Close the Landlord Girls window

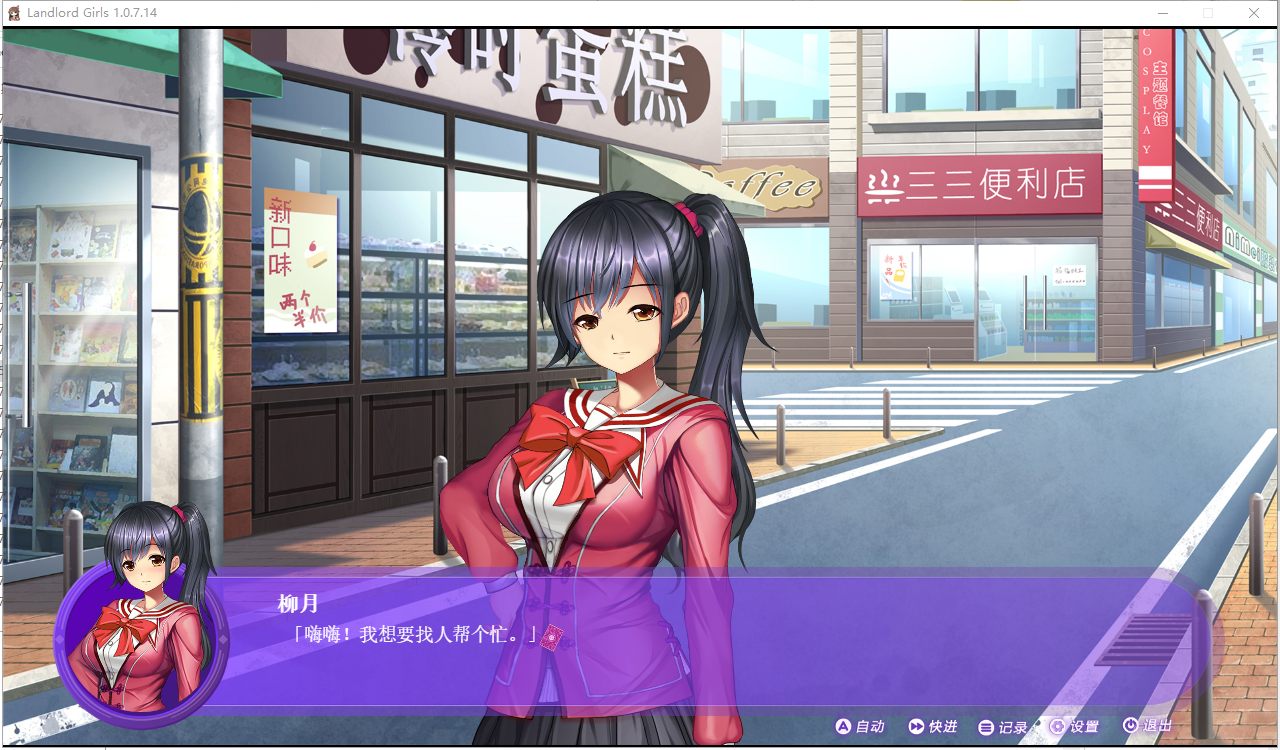pos(1254,13)
